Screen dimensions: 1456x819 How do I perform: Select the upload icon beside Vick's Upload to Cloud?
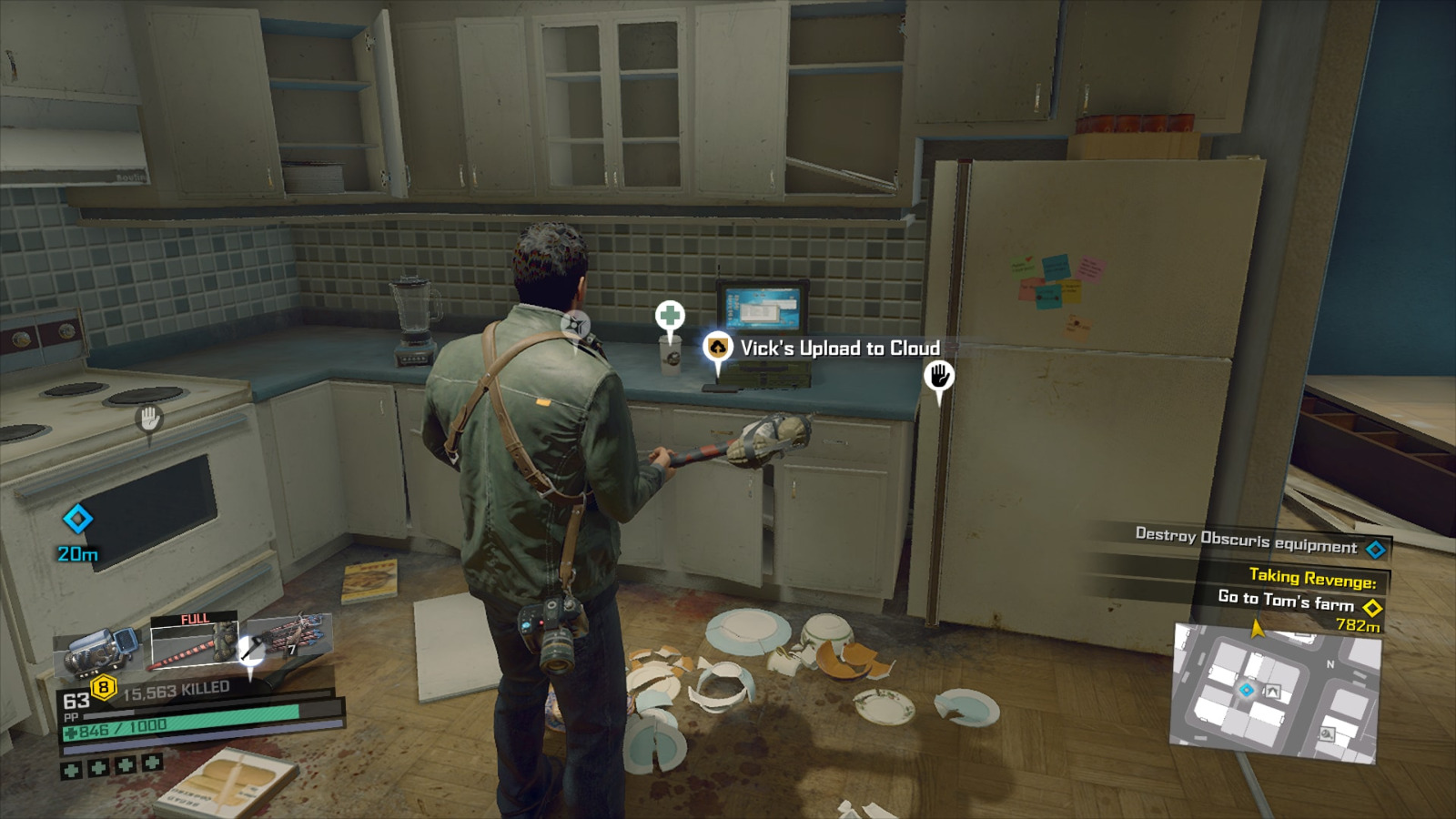tap(719, 348)
